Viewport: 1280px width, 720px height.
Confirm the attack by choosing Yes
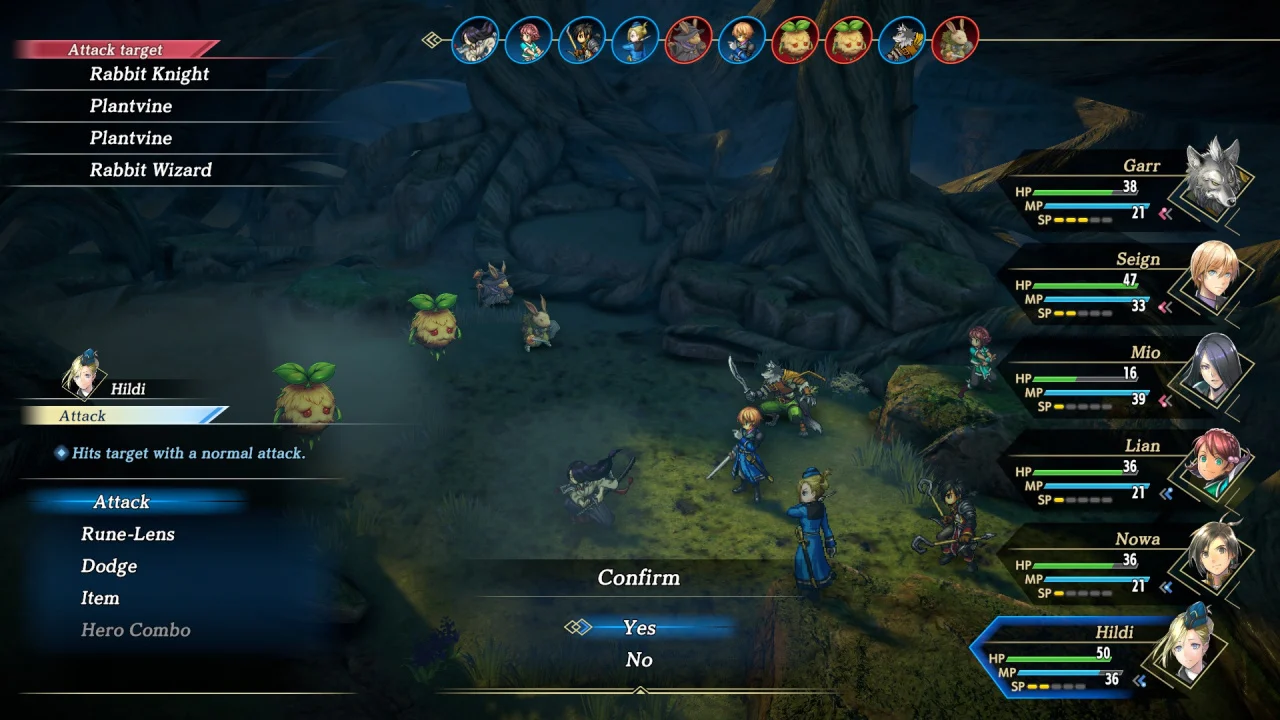639,627
